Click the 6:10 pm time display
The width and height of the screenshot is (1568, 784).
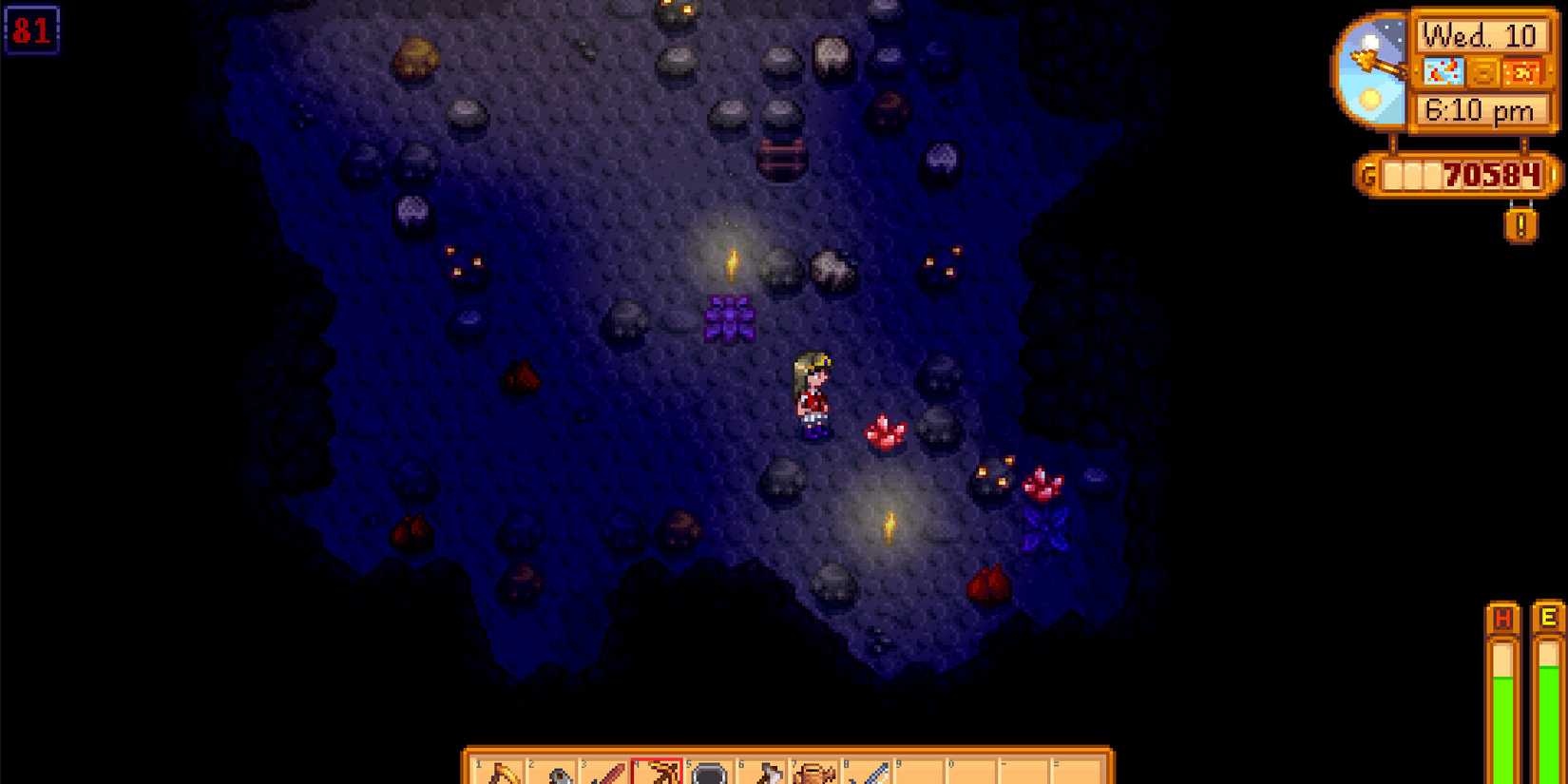pyautogui.click(x=1481, y=109)
